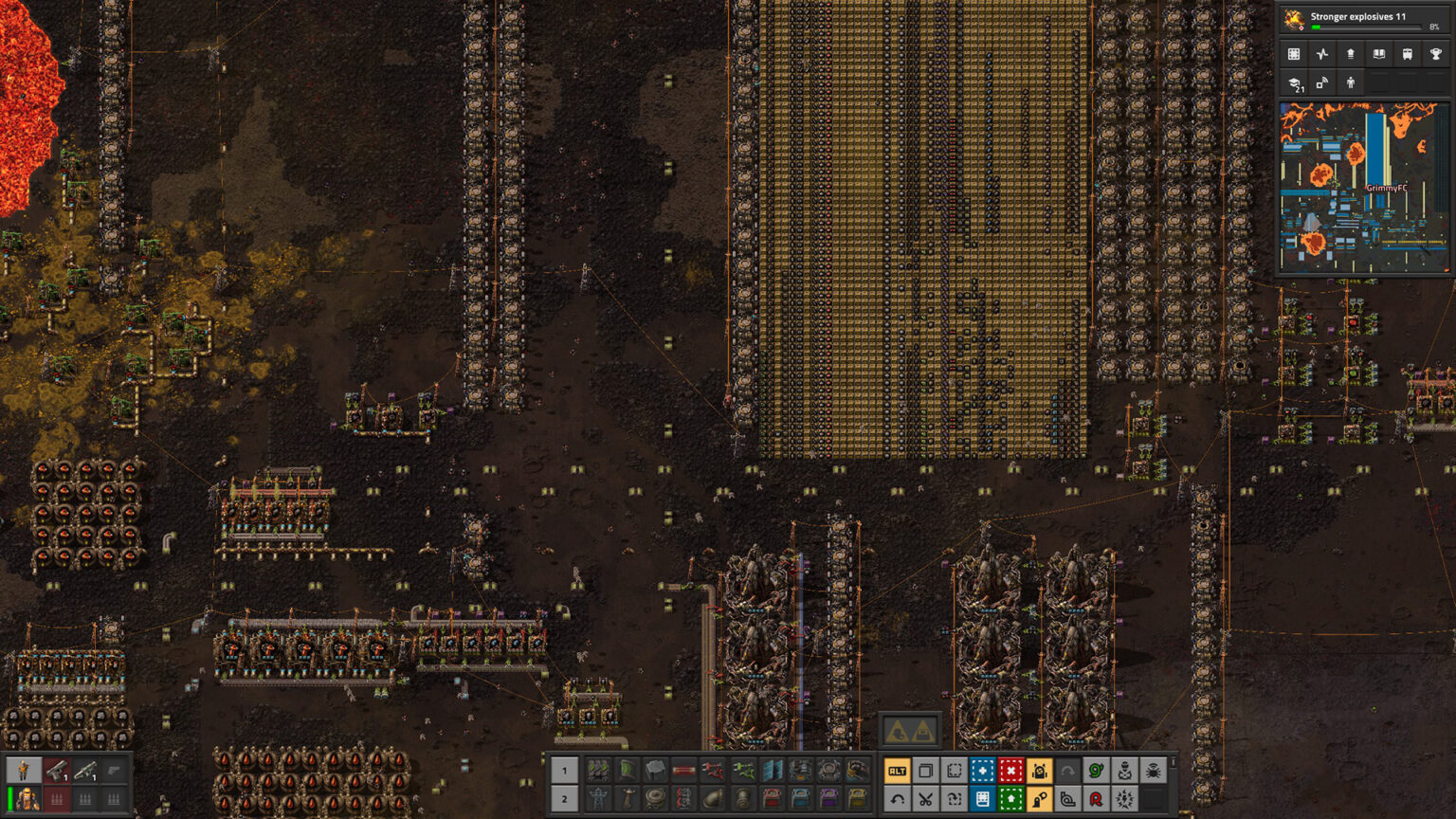This screenshot has height=819, width=1456.
Task: Open the train overview button
Action: click(x=1408, y=54)
